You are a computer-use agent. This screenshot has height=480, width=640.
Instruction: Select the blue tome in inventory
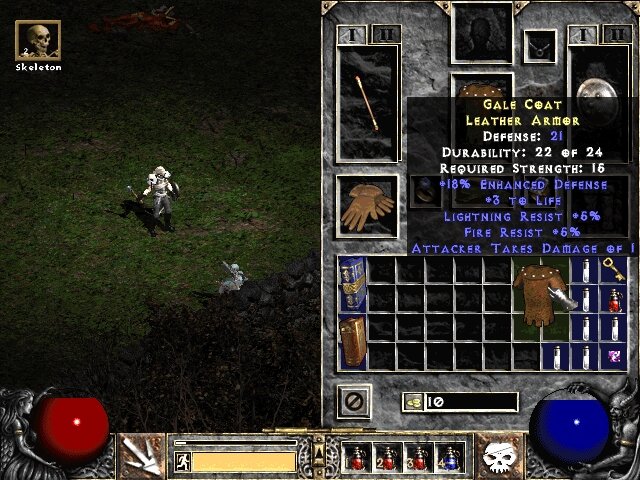click(x=352, y=284)
